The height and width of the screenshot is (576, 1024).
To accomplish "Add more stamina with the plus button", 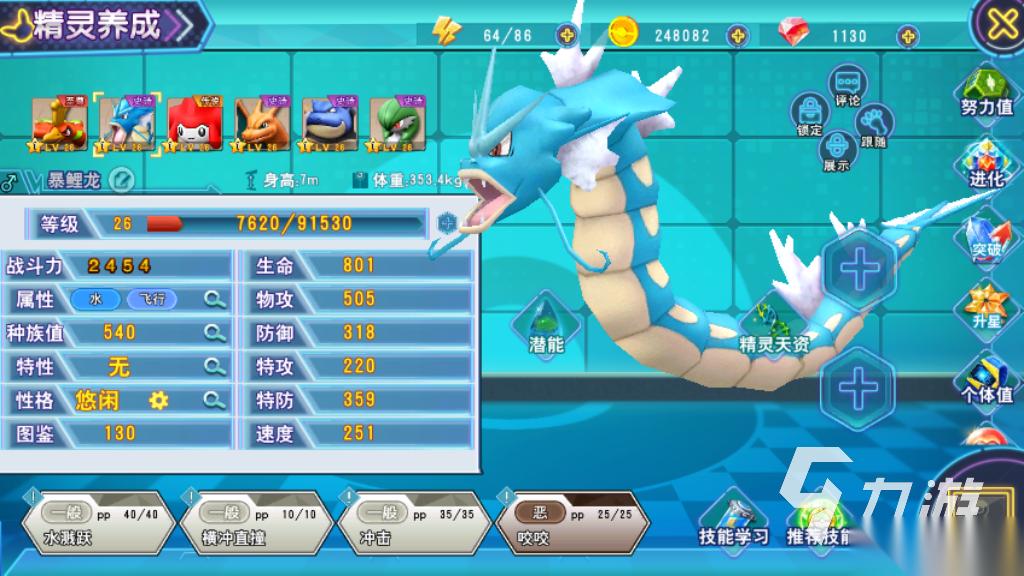I will pos(567,36).
